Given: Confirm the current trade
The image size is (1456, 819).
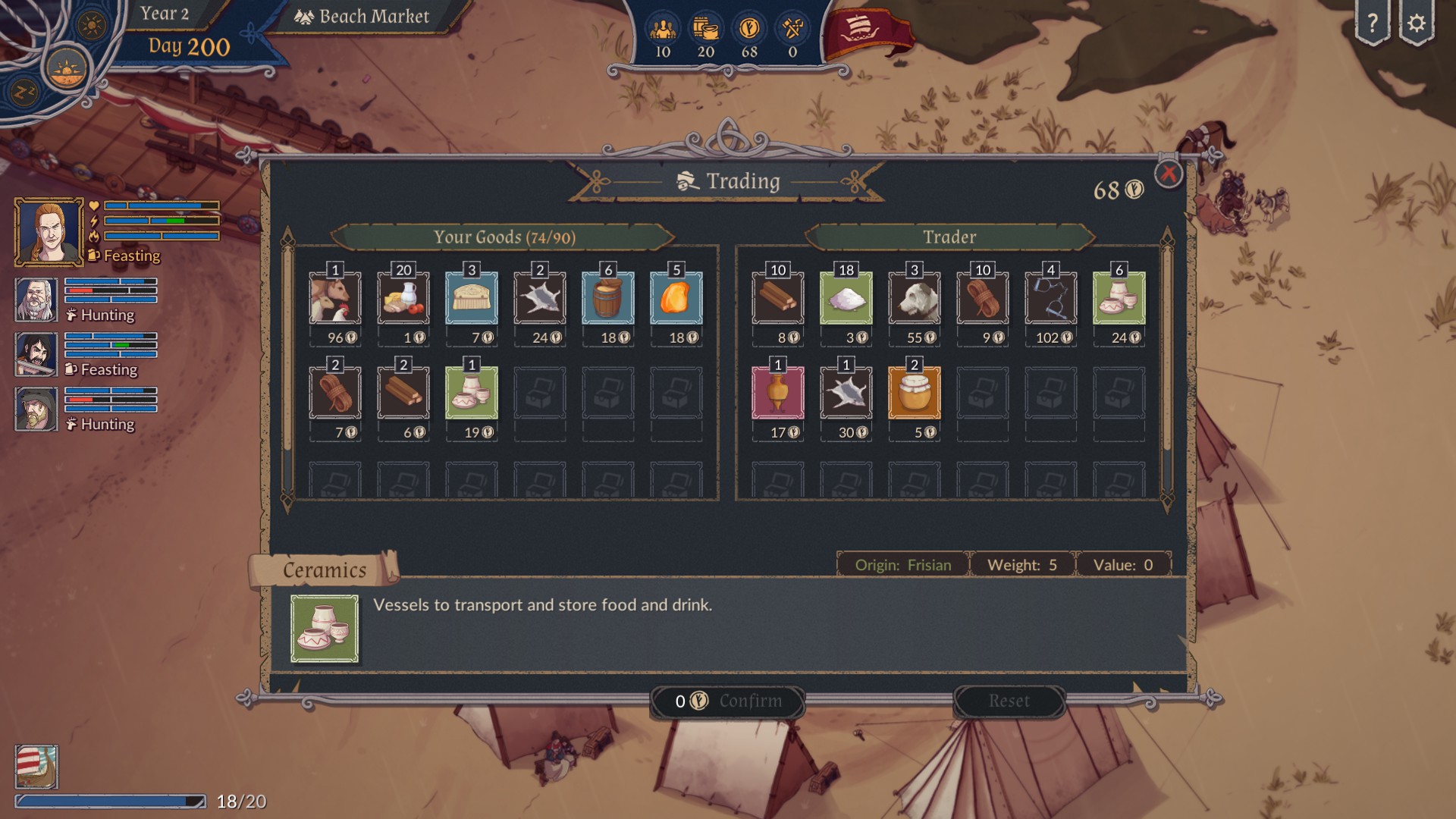Looking at the screenshot, I should (728, 701).
